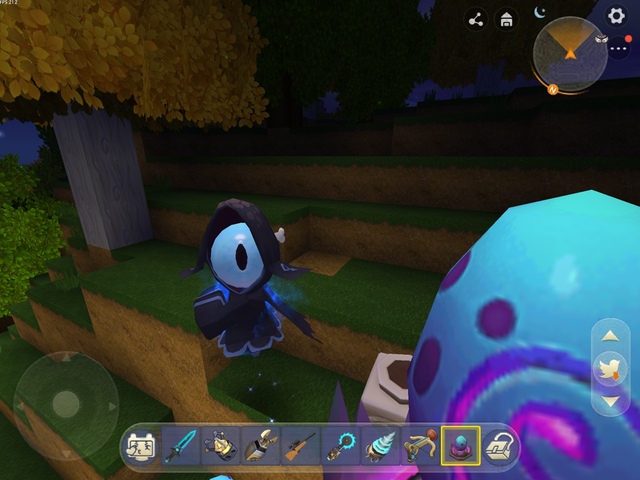Open the face icon at hotbar start
This screenshot has width=640, height=480.
coord(140,447)
